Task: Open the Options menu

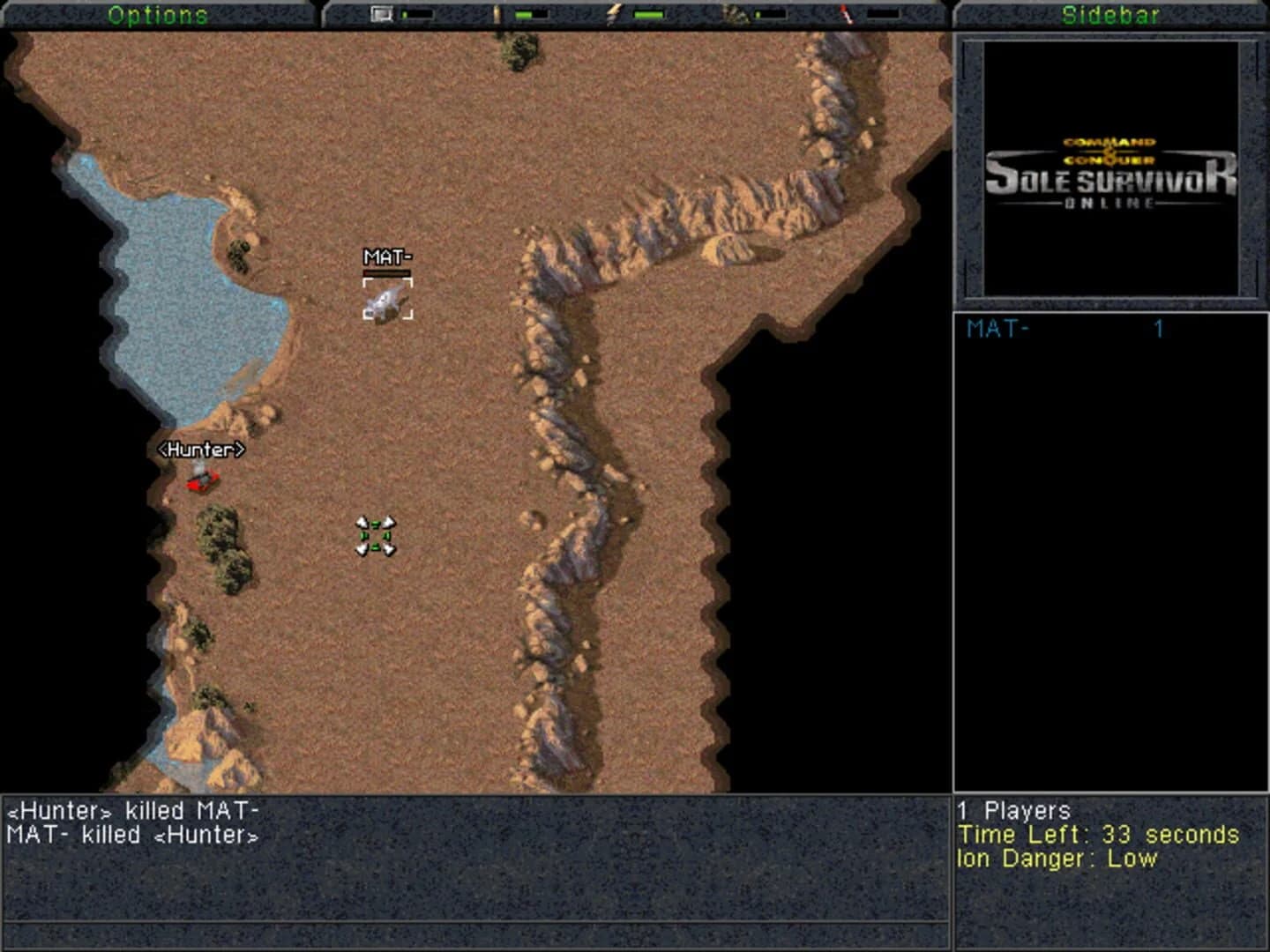Action: (157, 13)
